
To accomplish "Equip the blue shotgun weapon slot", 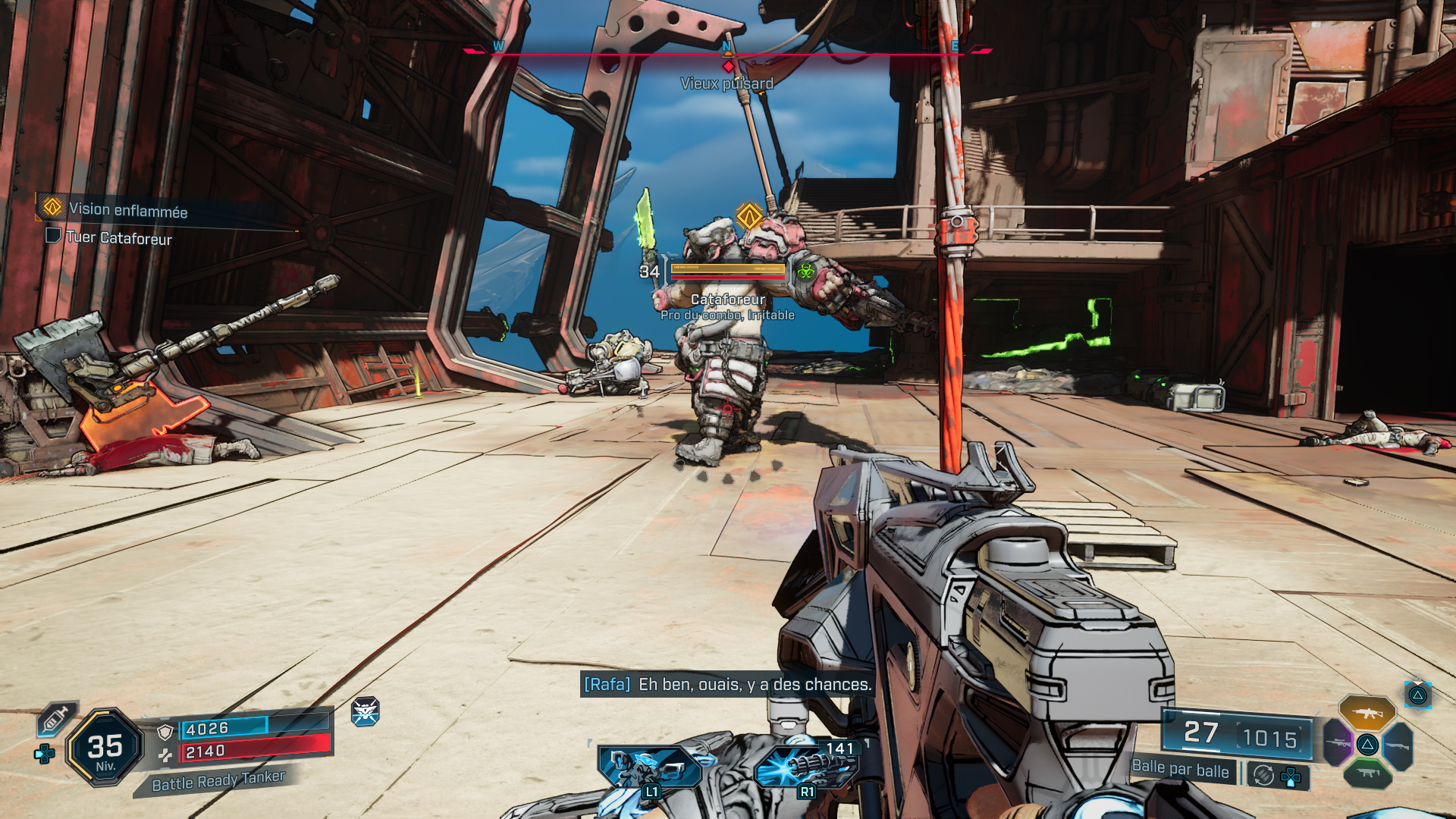I will coord(1398,745).
